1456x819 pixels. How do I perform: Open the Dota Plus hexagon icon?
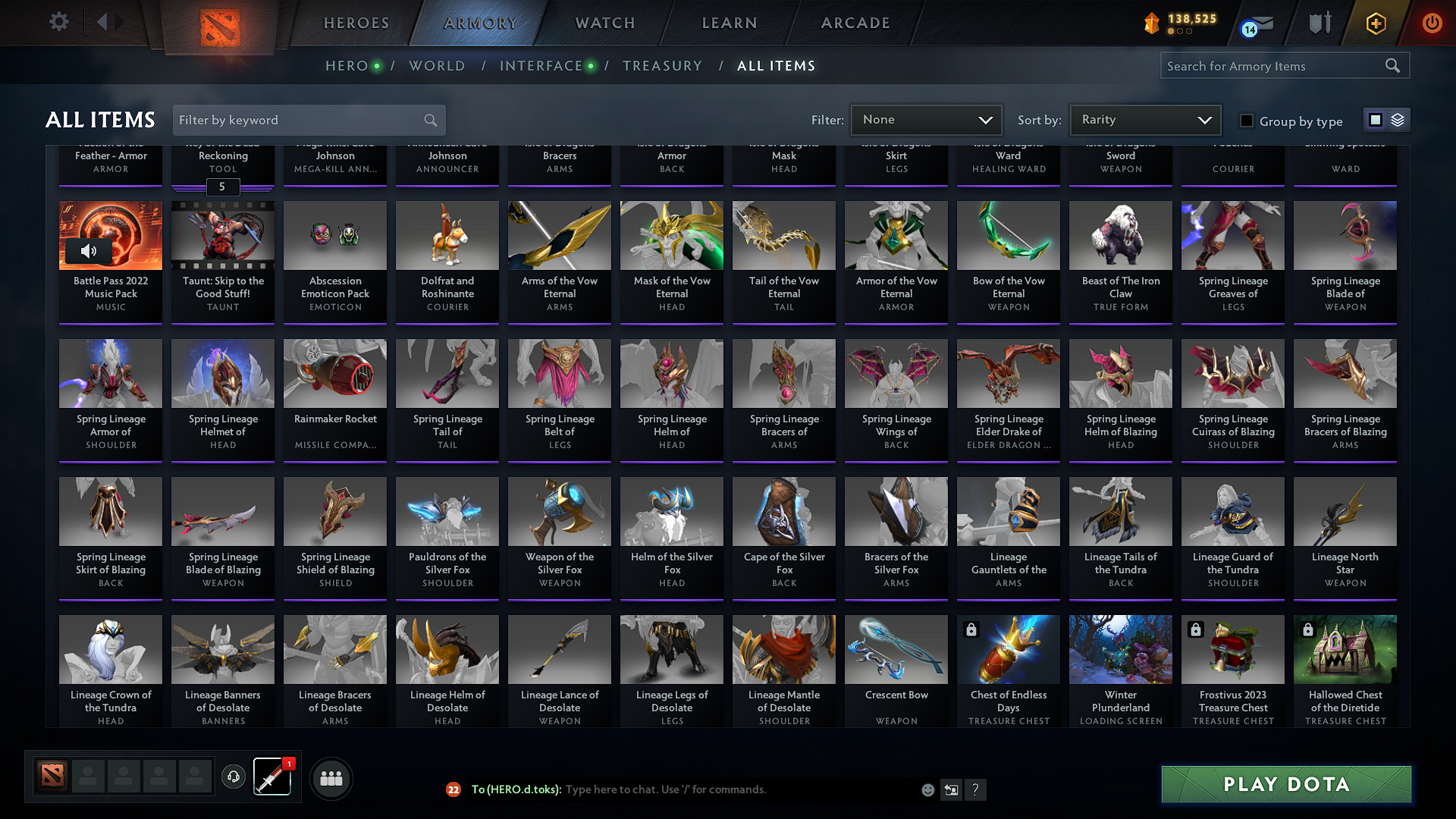(x=1375, y=23)
